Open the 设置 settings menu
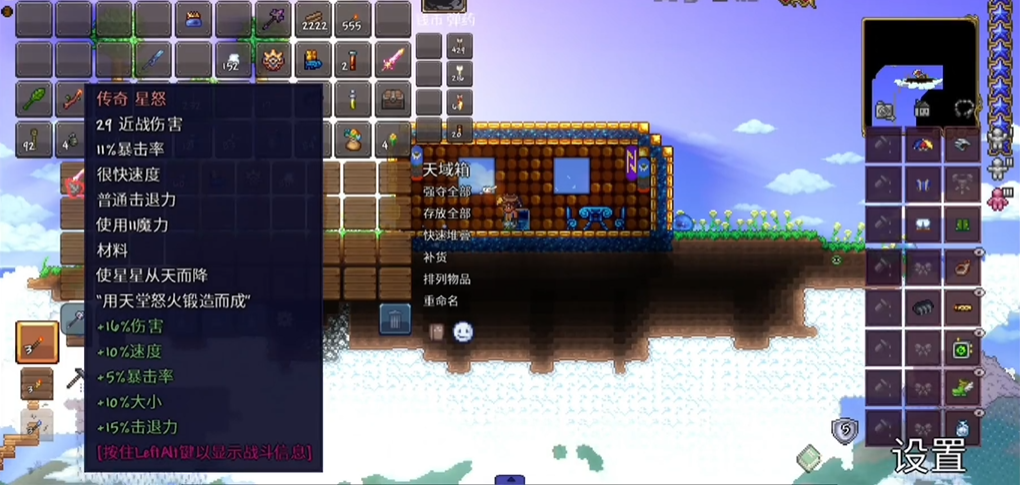 (930, 456)
